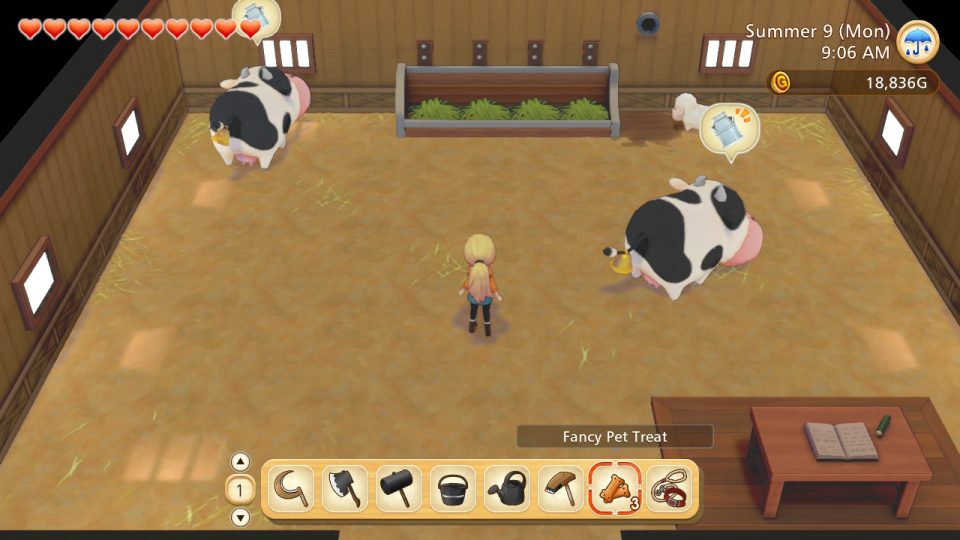960x540 pixels.
Task: Pick the brush tool slot
Action: point(559,489)
